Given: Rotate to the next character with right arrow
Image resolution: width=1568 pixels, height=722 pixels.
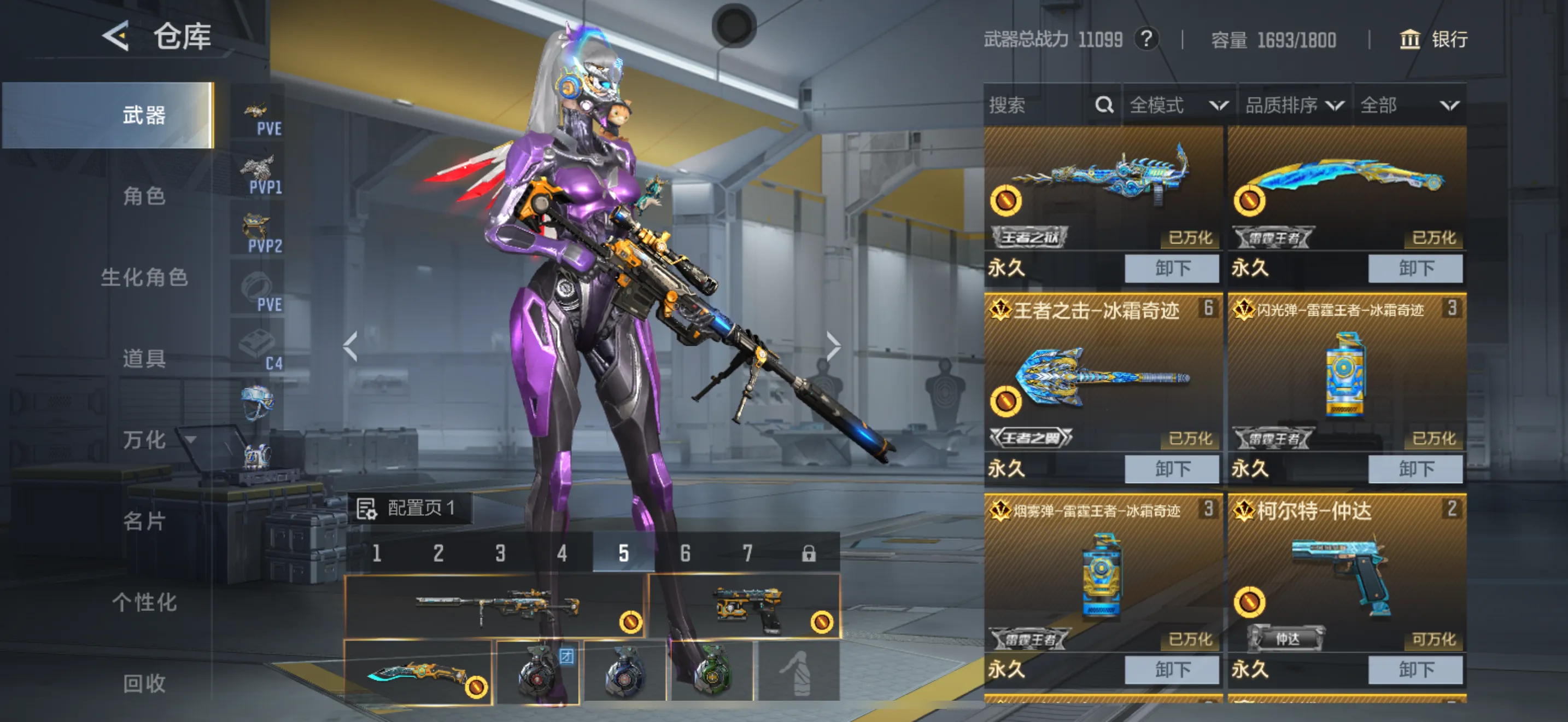Looking at the screenshot, I should pos(833,346).
